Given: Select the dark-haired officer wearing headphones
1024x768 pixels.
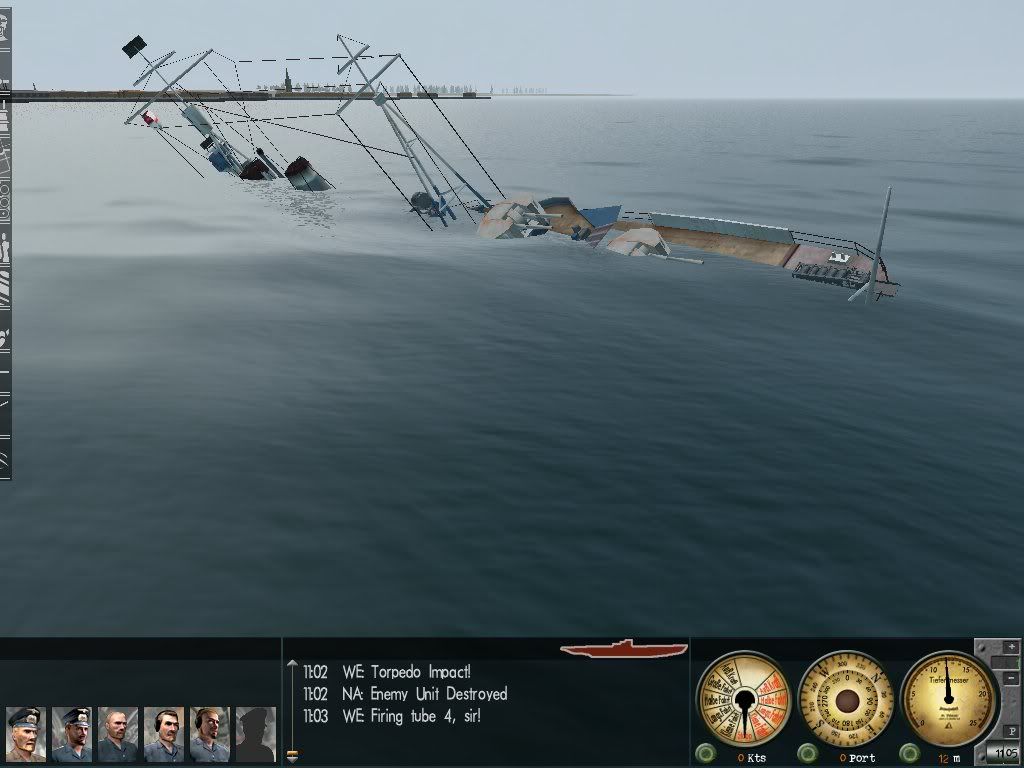Looking at the screenshot, I should coord(164,735).
